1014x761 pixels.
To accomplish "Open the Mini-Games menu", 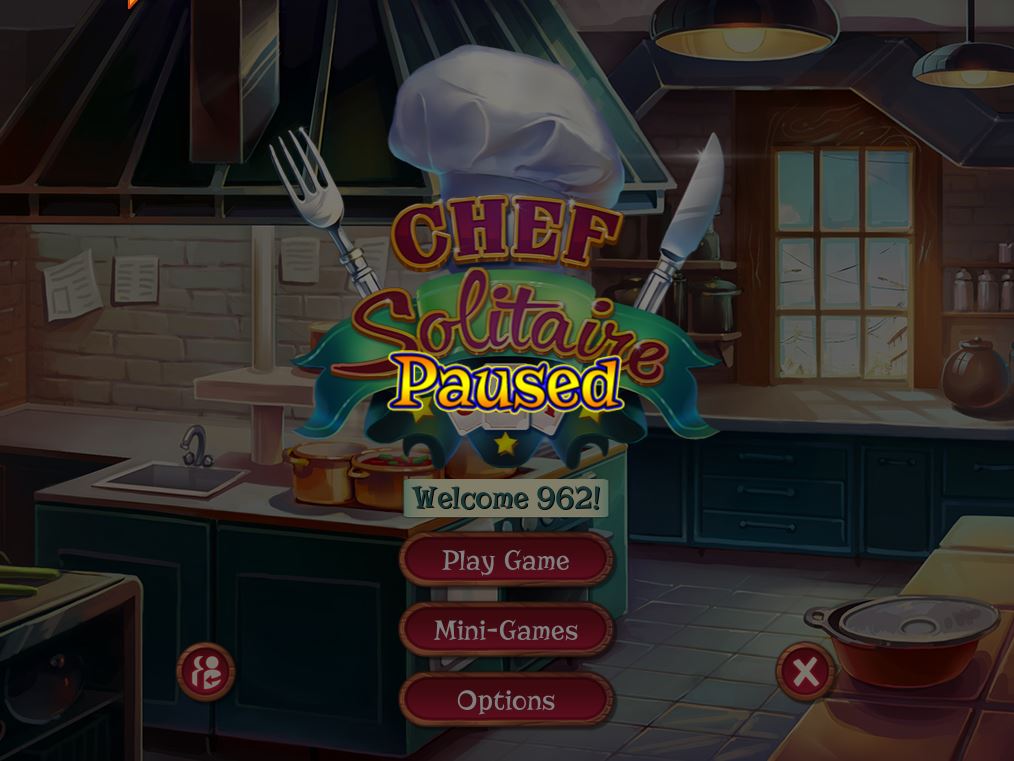I will pyautogui.click(x=506, y=630).
